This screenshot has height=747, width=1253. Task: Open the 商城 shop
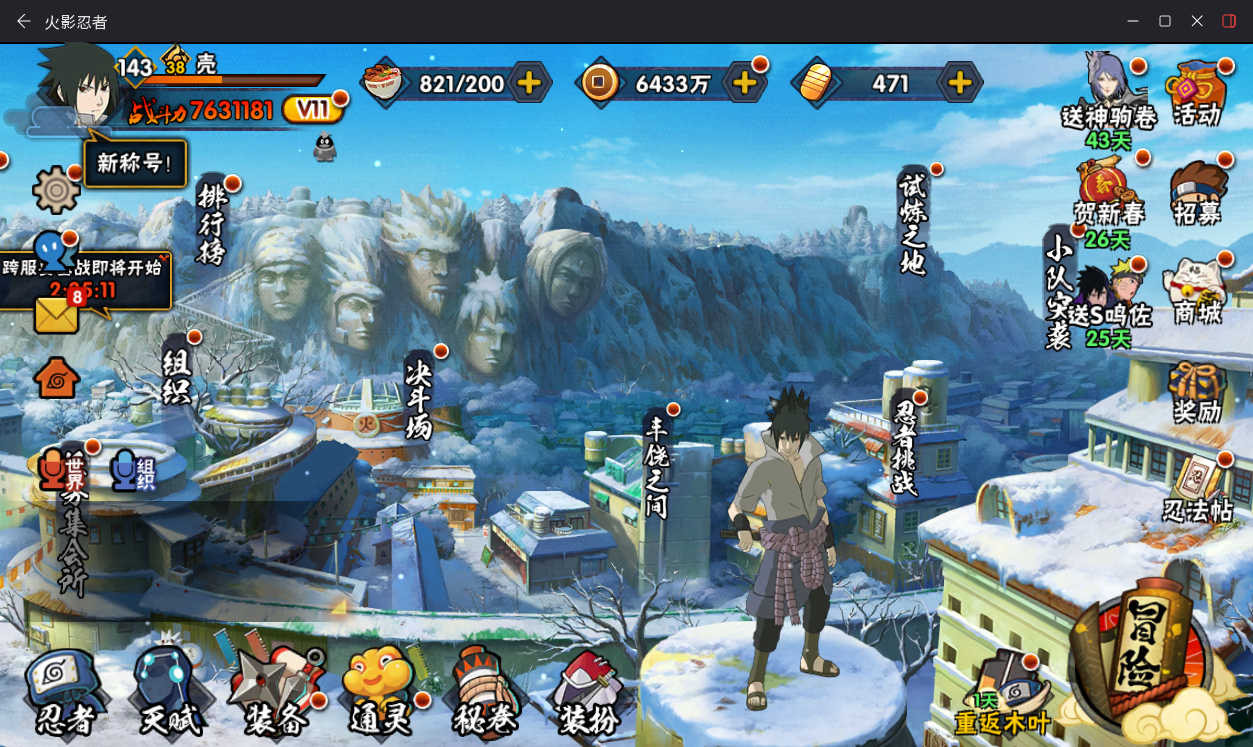coord(1198,292)
